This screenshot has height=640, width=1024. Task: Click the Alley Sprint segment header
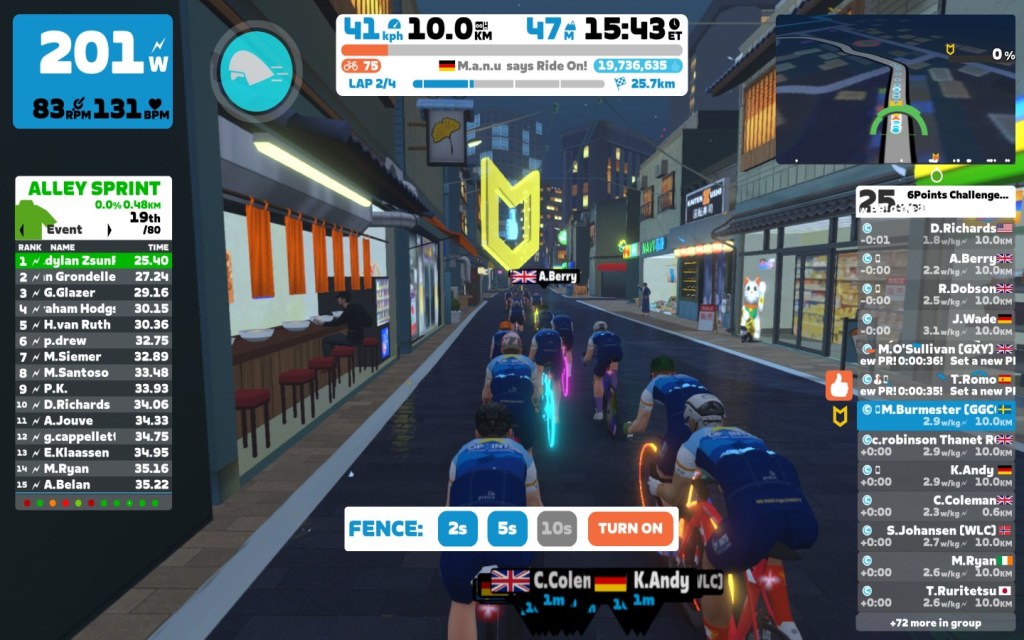(93, 189)
